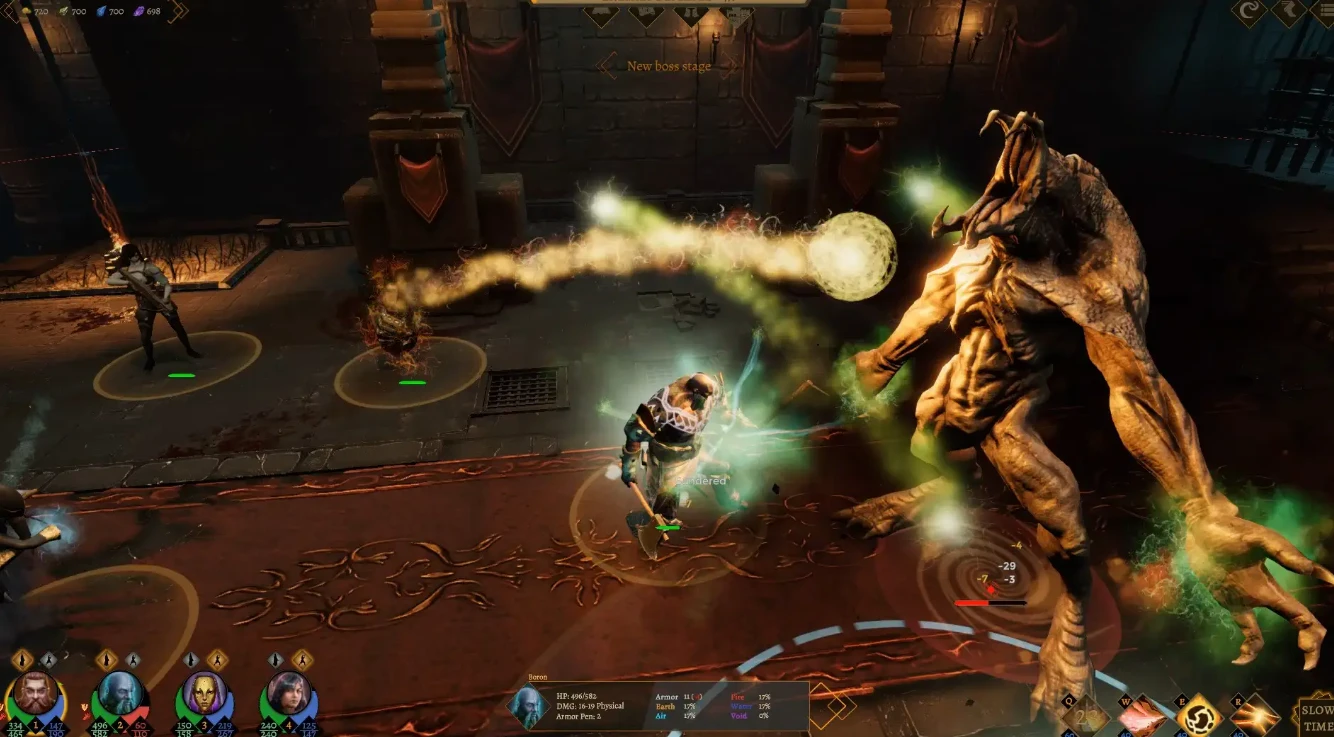Click the swirl icon in top-right corner
Screen dimensions: 1334x737
click(x=1248, y=11)
